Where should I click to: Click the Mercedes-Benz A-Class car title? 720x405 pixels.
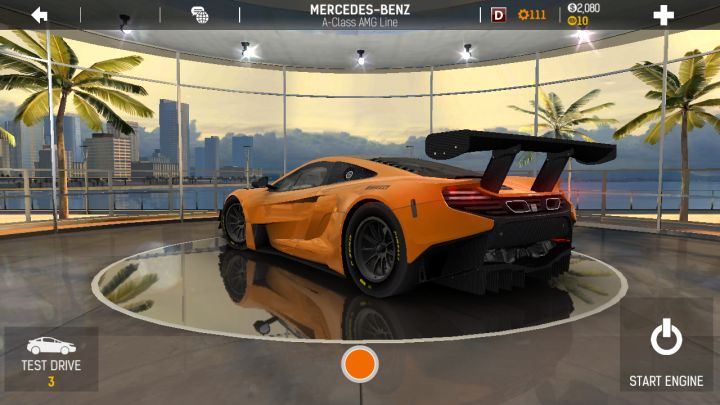tap(361, 14)
